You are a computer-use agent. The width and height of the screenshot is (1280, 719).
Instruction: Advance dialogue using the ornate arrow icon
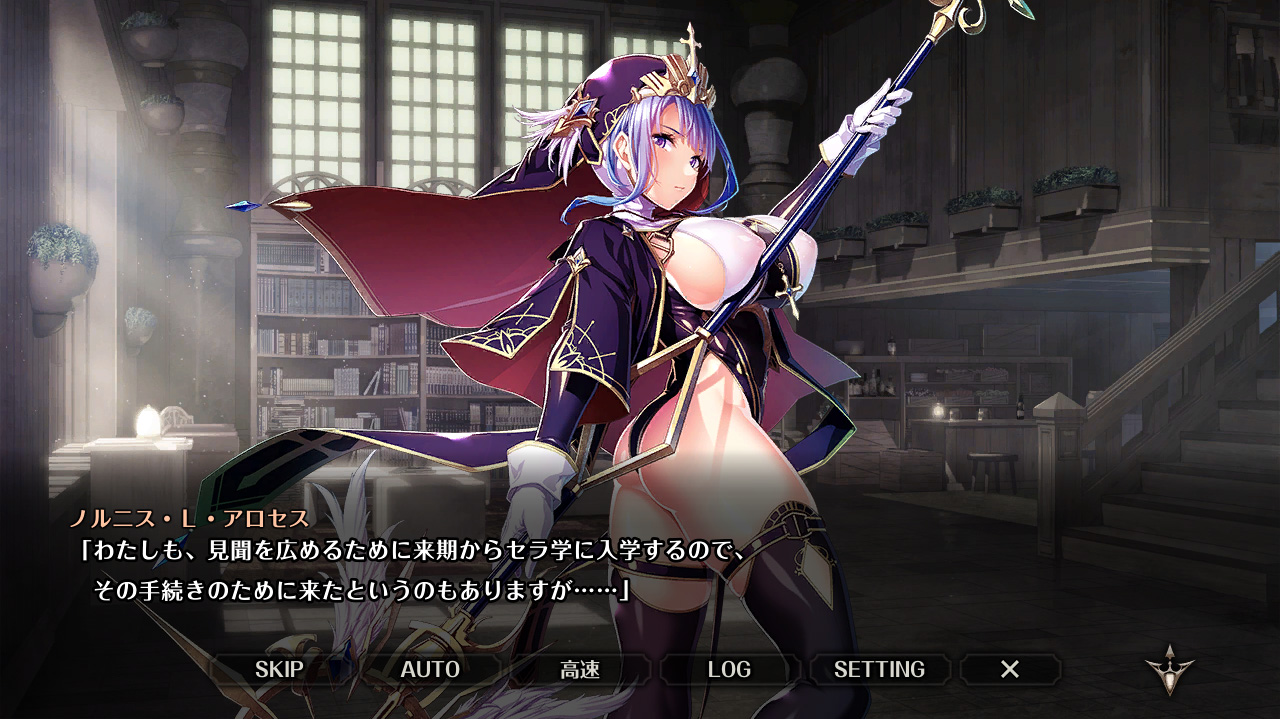tap(1170, 672)
